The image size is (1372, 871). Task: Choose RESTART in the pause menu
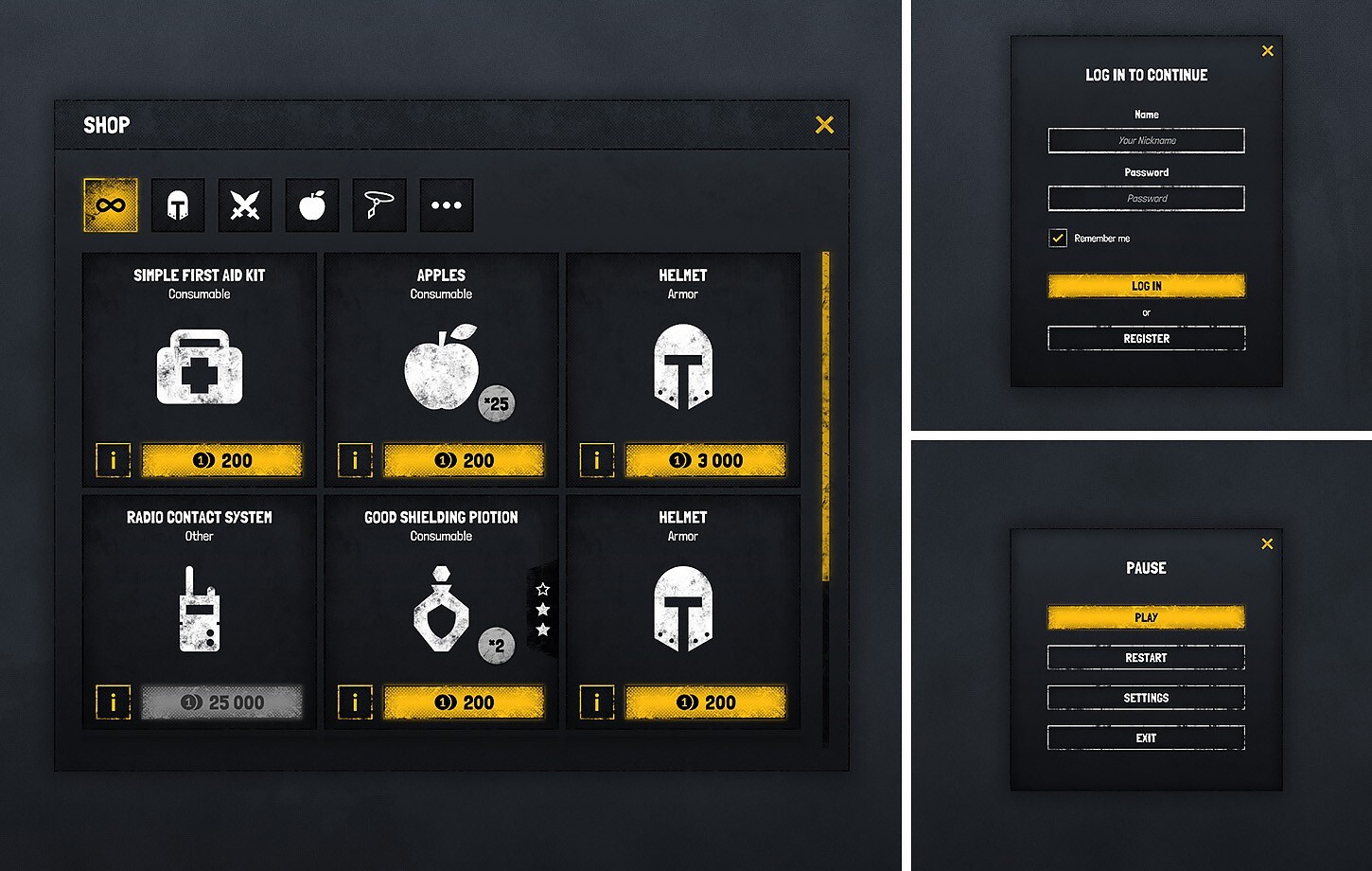[x=1146, y=657]
